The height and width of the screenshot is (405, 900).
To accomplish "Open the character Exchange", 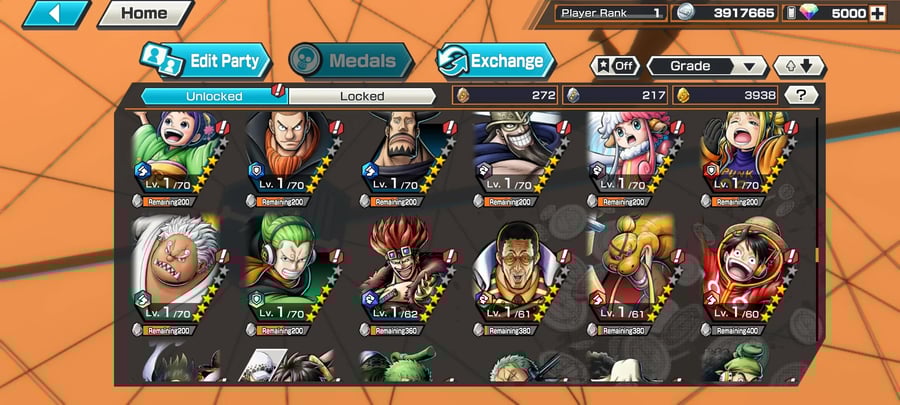I will click(x=495, y=61).
